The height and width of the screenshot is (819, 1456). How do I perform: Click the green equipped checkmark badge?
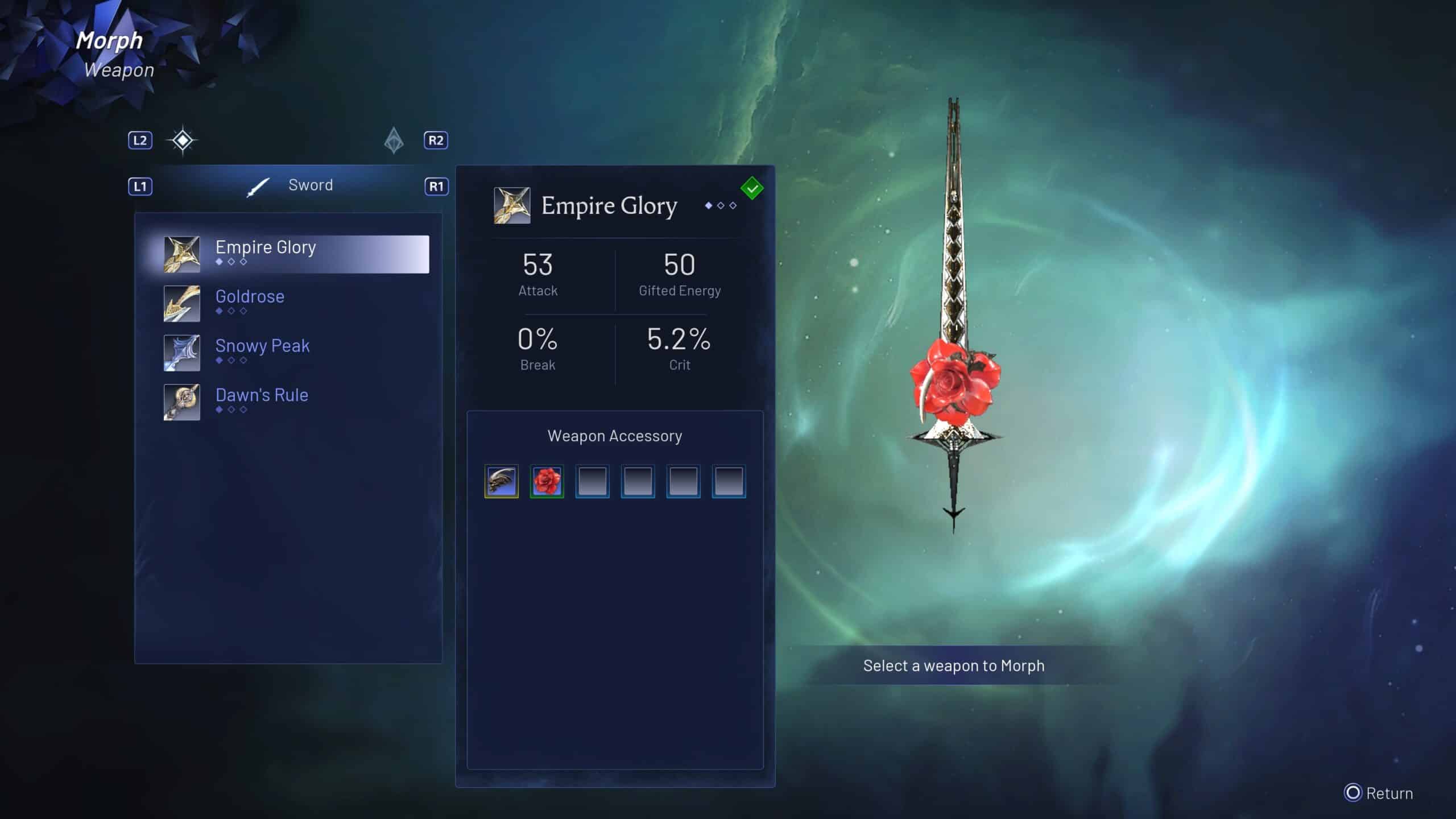(752, 188)
